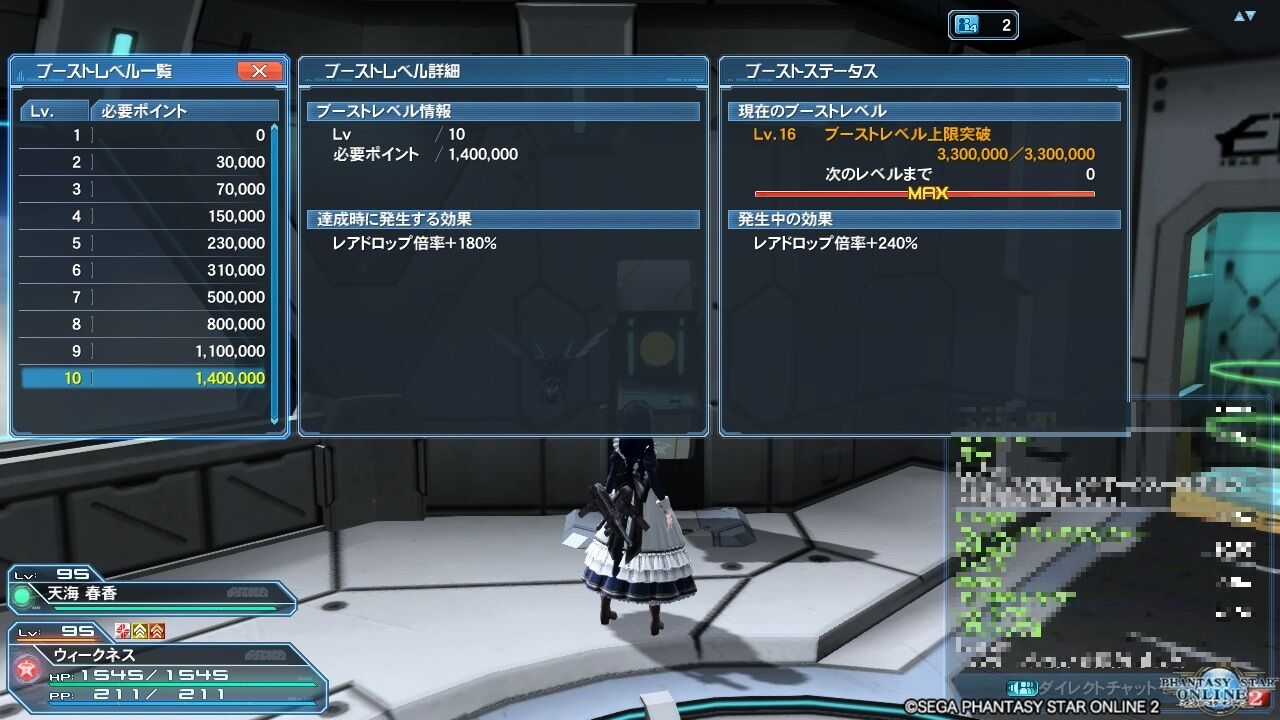Screen dimensions: 1280x720
Task: Click the down arrow chat scroll control
Action: pos(1250,15)
